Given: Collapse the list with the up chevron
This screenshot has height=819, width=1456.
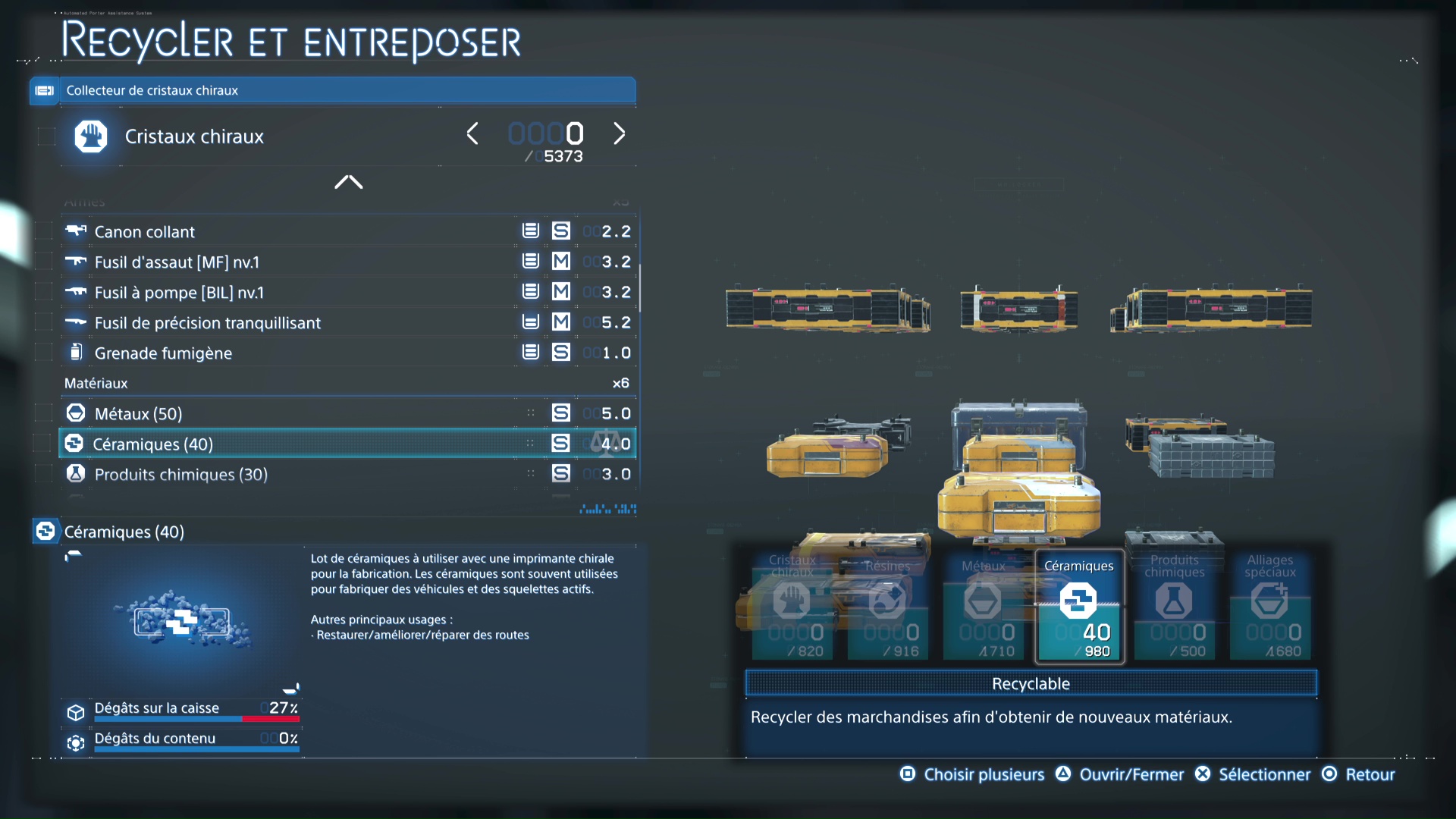Looking at the screenshot, I should pos(349,182).
